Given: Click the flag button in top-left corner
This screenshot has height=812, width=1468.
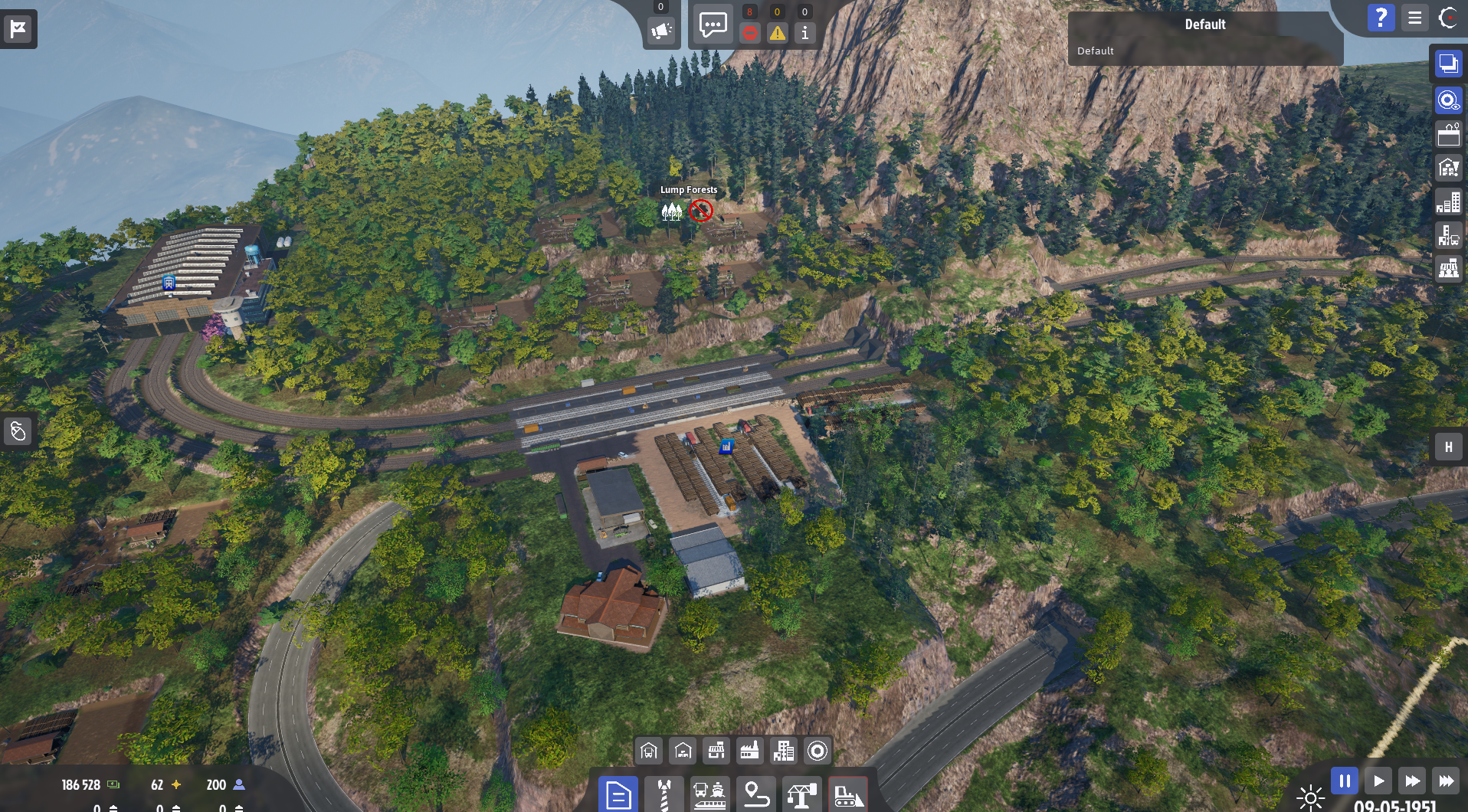Looking at the screenshot, I should [x=18, y=29].
